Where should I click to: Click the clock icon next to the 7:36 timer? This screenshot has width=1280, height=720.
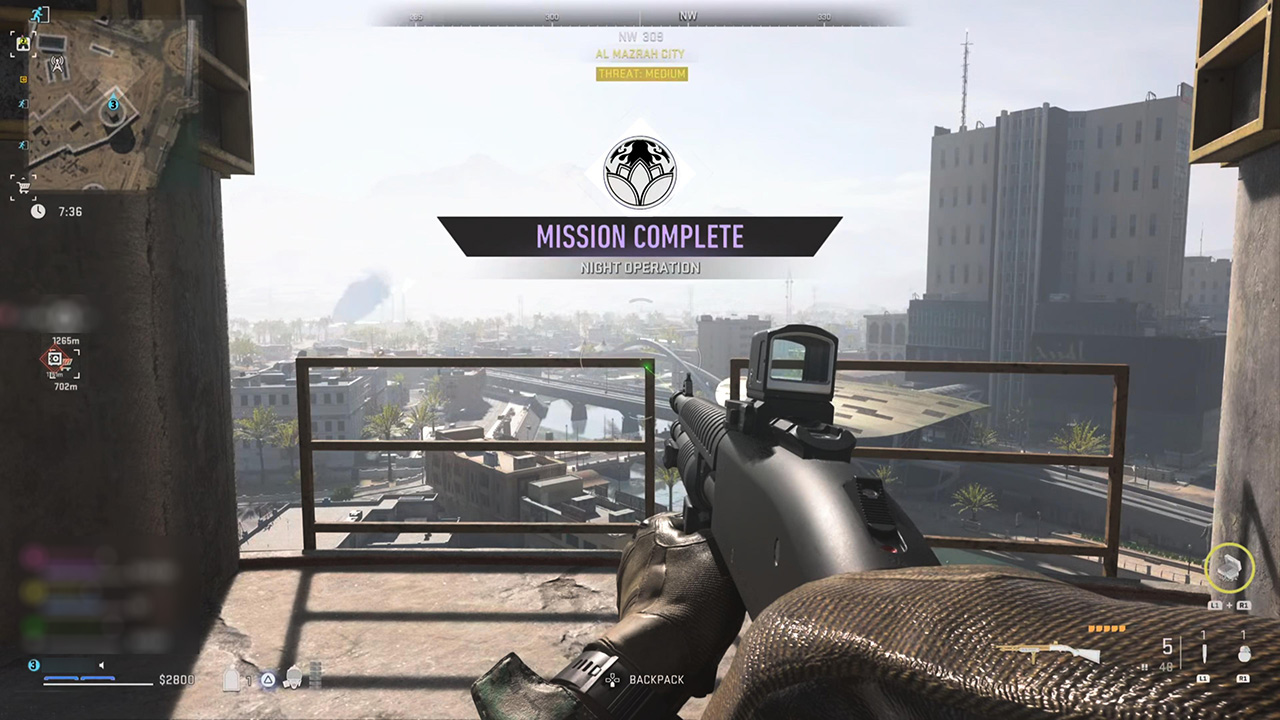tap(37, 211)
